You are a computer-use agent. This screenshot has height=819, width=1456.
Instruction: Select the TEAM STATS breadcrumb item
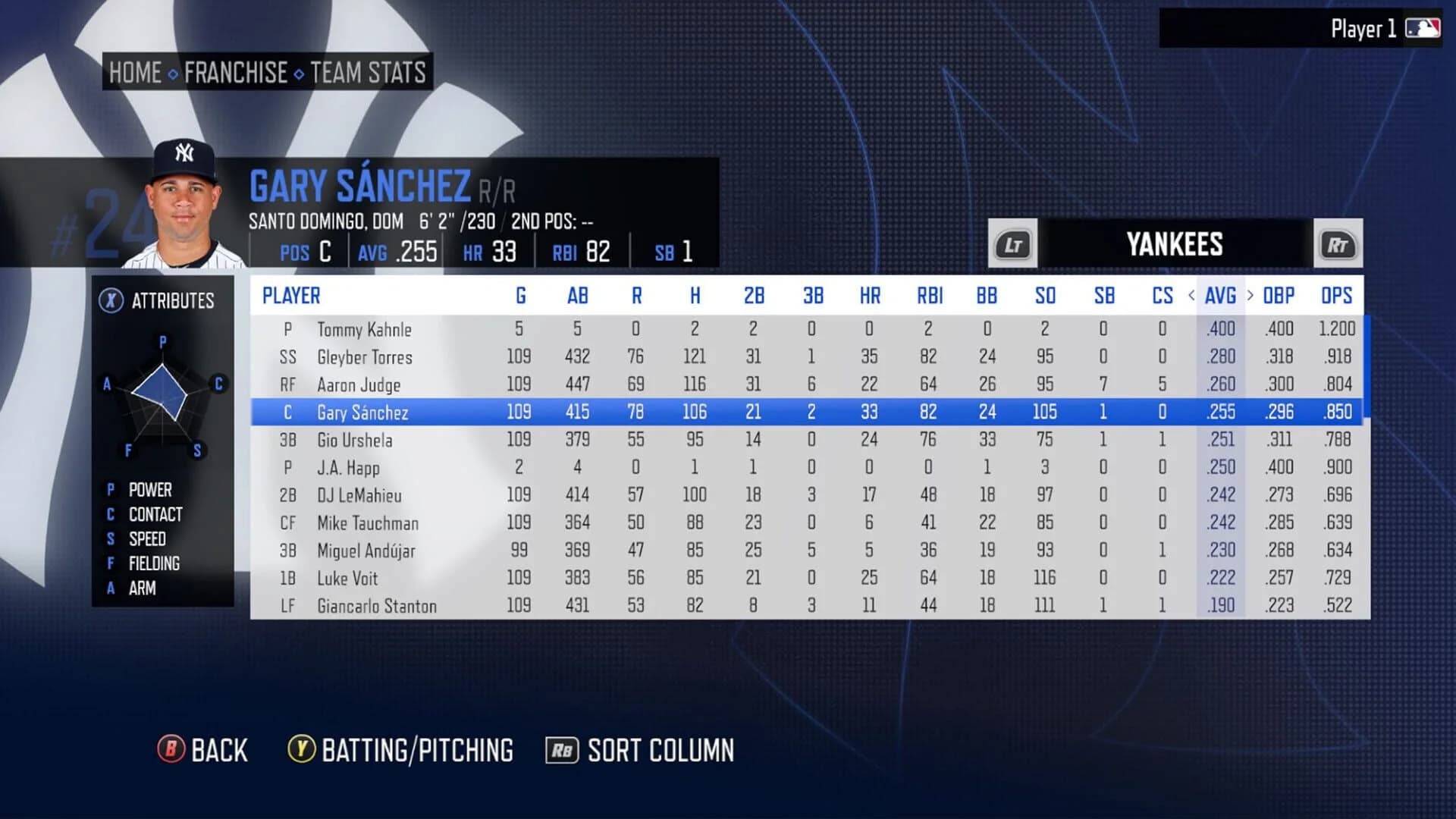pyautogui.click(x=367, y=73)
